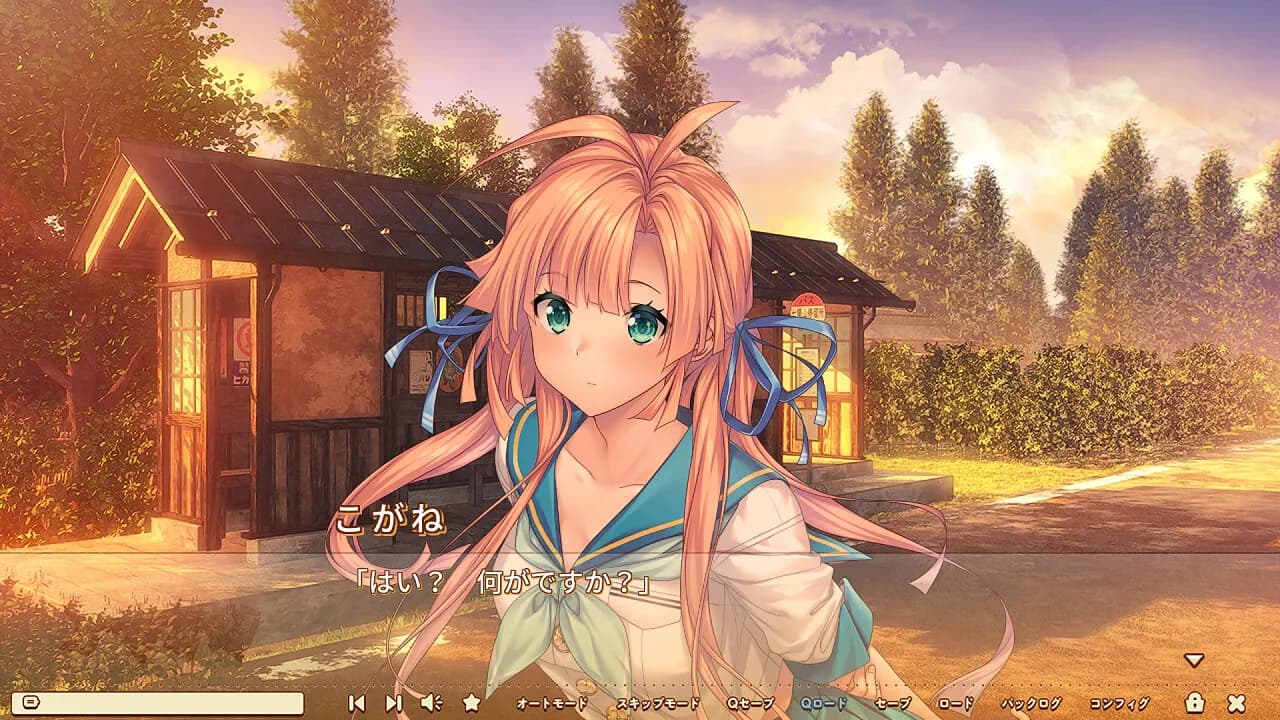Open the バックログ text history
This screenshot has height=720, width=1280.
[x=1030, y=704]
